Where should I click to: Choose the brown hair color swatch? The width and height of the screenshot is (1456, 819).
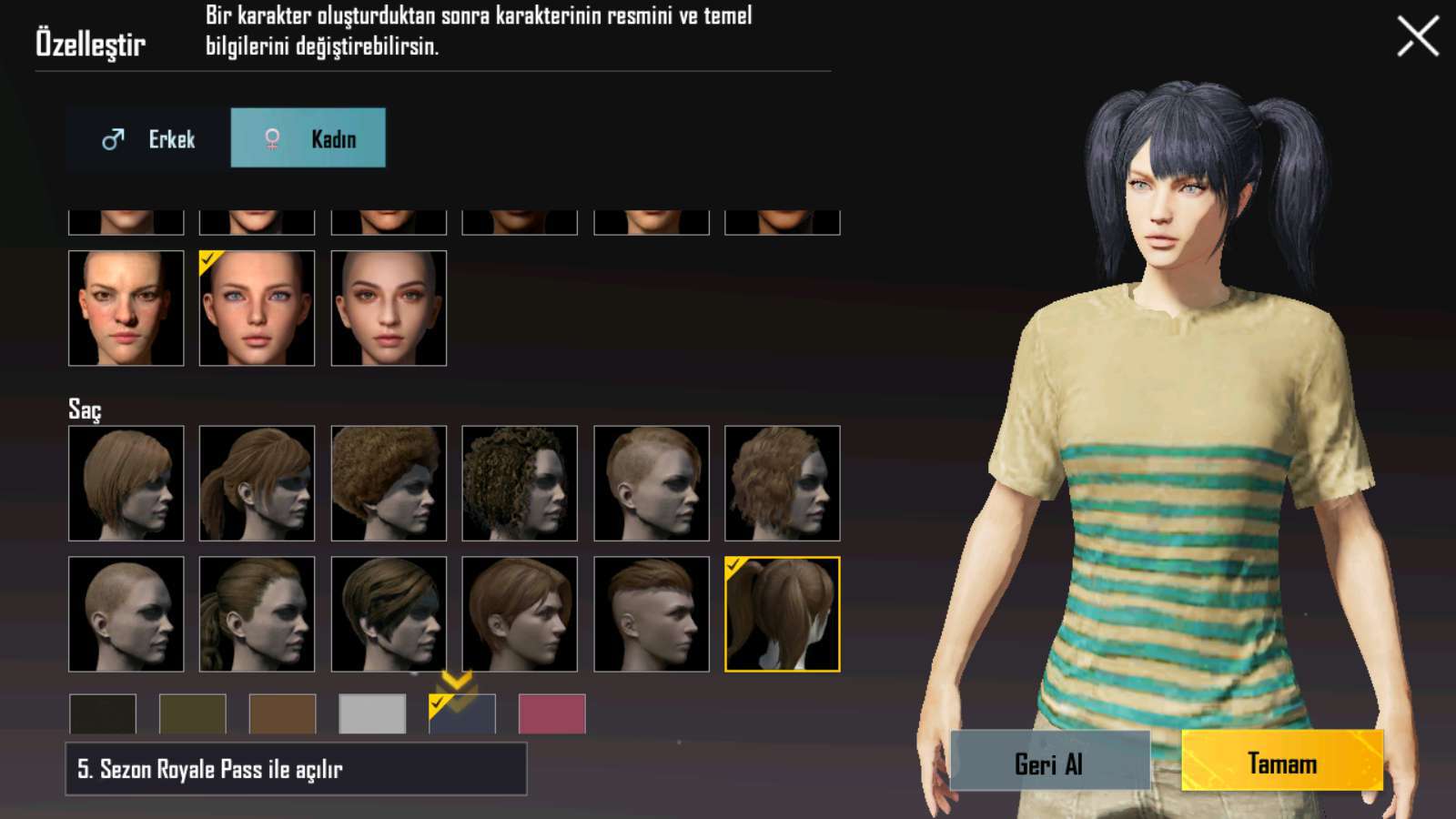282,714
